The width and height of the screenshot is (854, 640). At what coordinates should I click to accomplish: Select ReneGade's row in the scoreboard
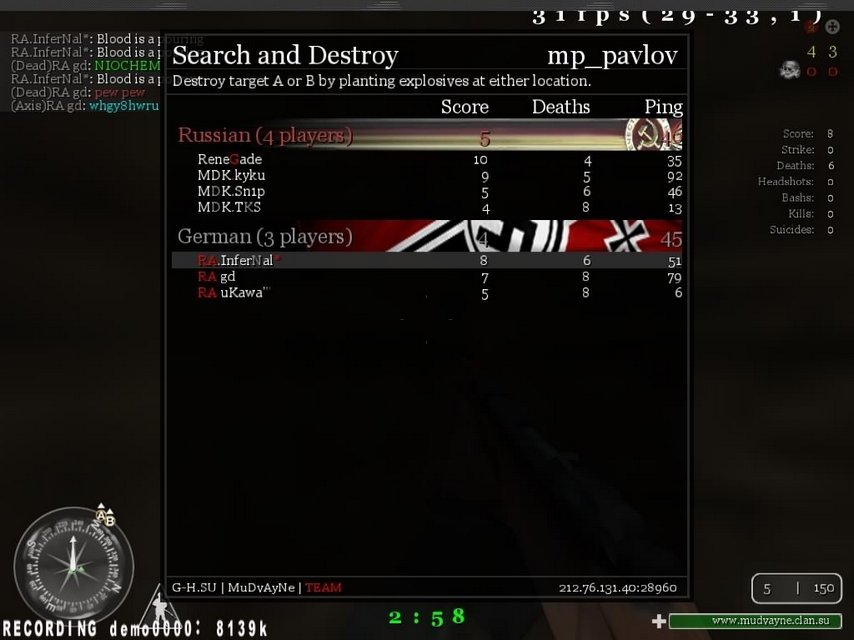[427, 160]
